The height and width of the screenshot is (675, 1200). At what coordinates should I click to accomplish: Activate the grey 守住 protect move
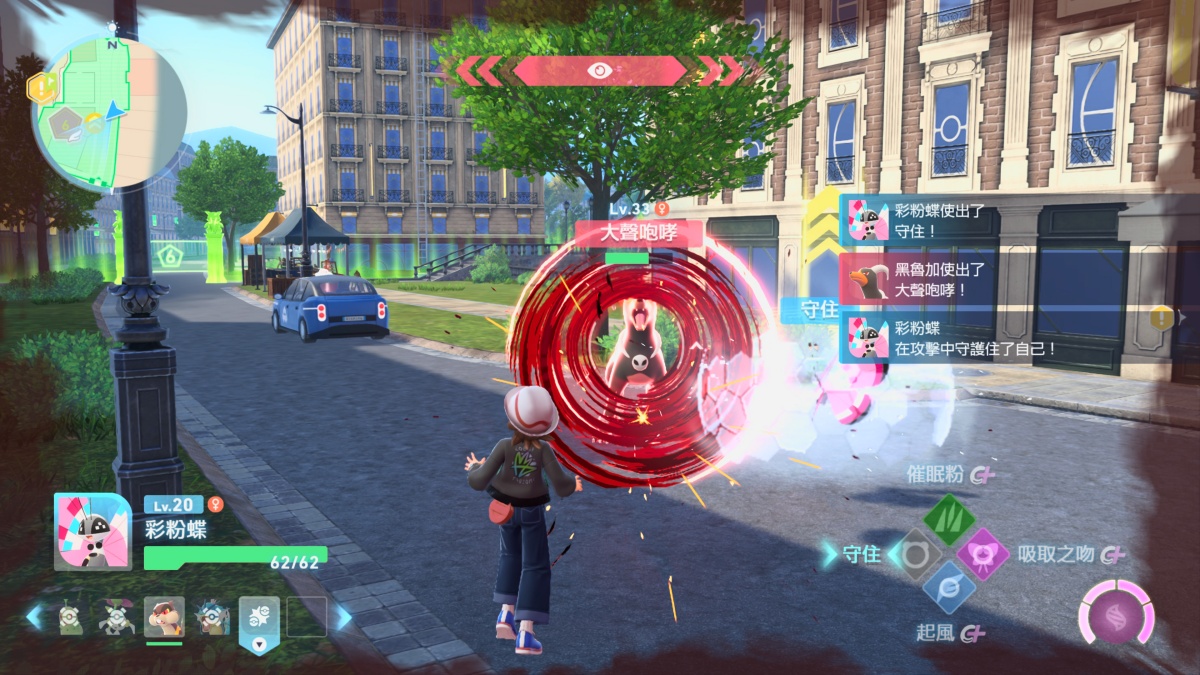pos(914,554)
